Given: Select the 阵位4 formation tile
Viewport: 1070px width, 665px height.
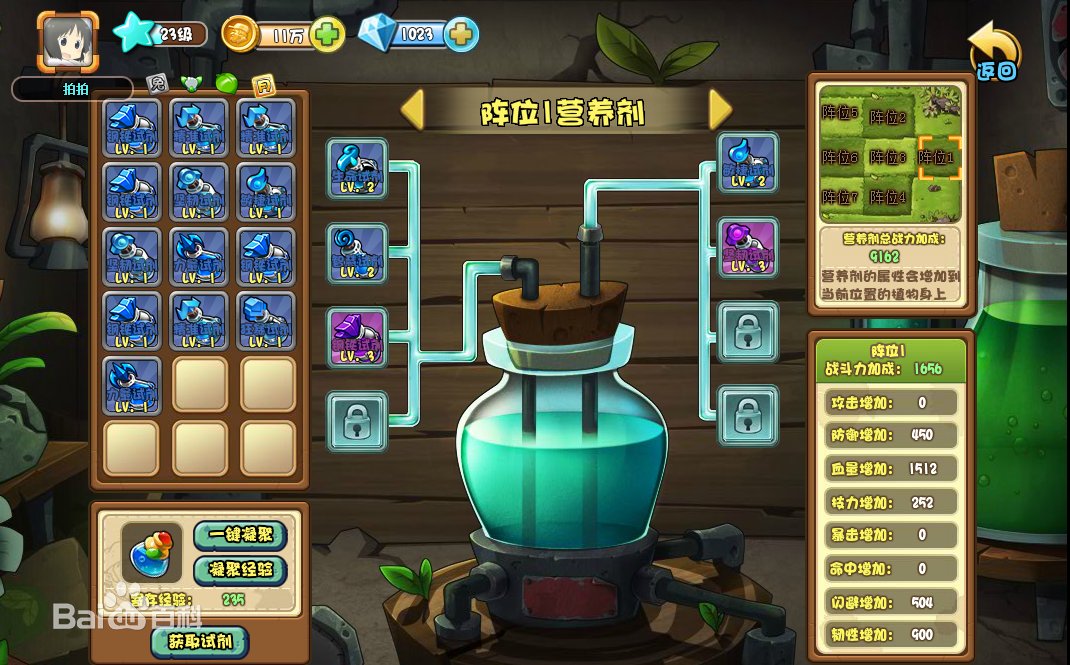Looking at the screenshot, I should 888,197.
